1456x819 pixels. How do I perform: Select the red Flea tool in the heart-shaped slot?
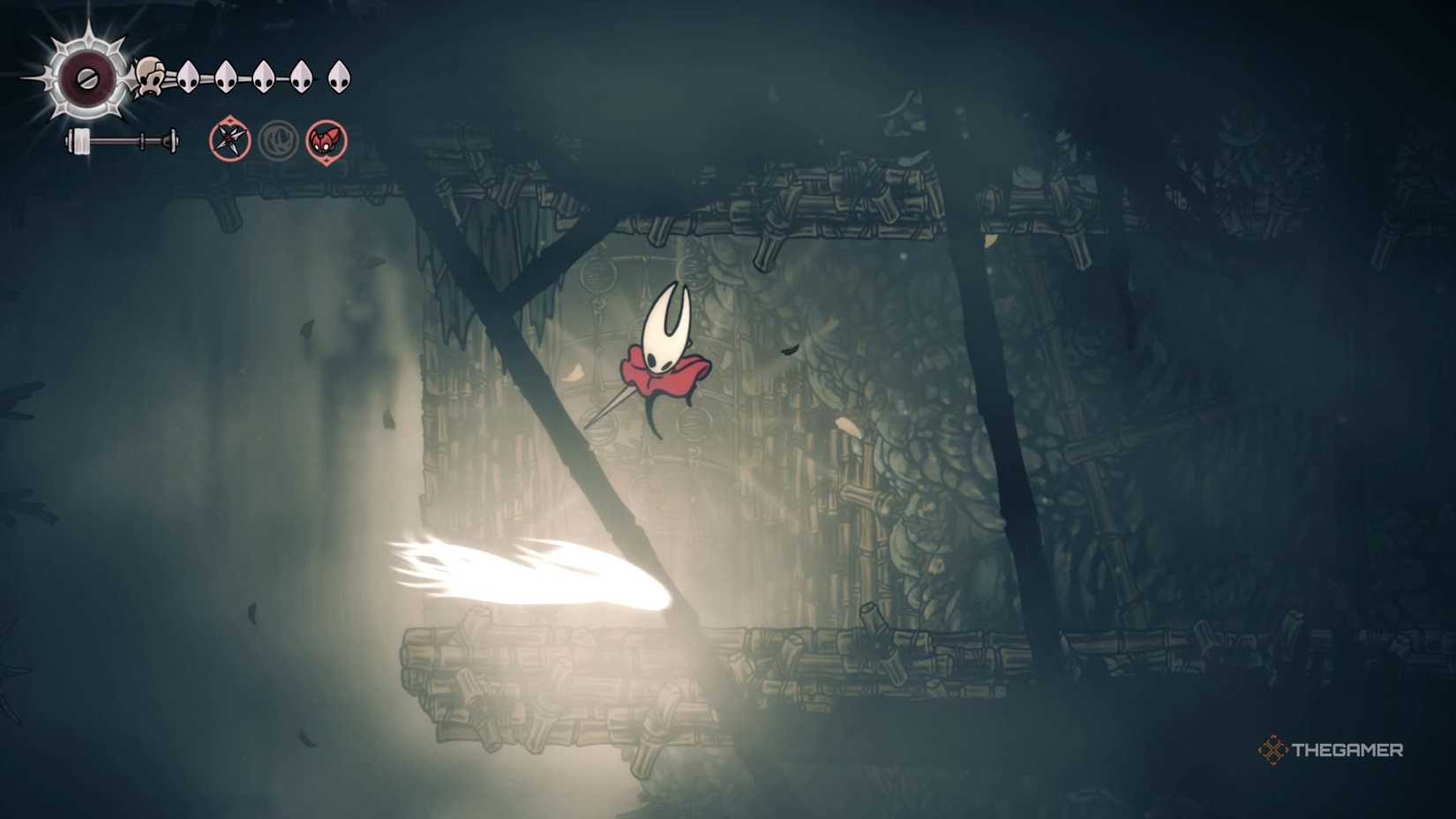click(x=326, y=139)
